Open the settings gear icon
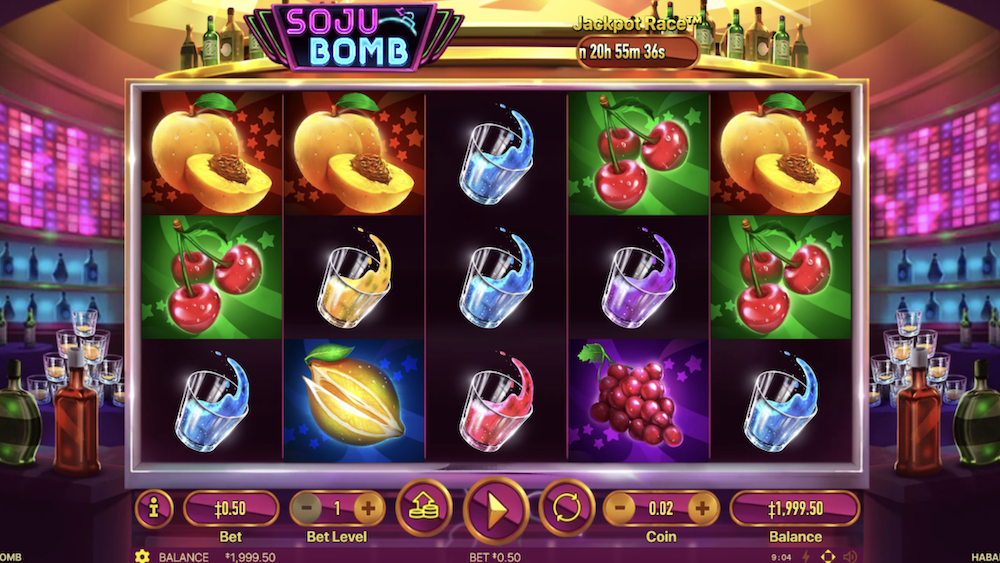This screenshot has height=563, width=1000. coord(142,556)
